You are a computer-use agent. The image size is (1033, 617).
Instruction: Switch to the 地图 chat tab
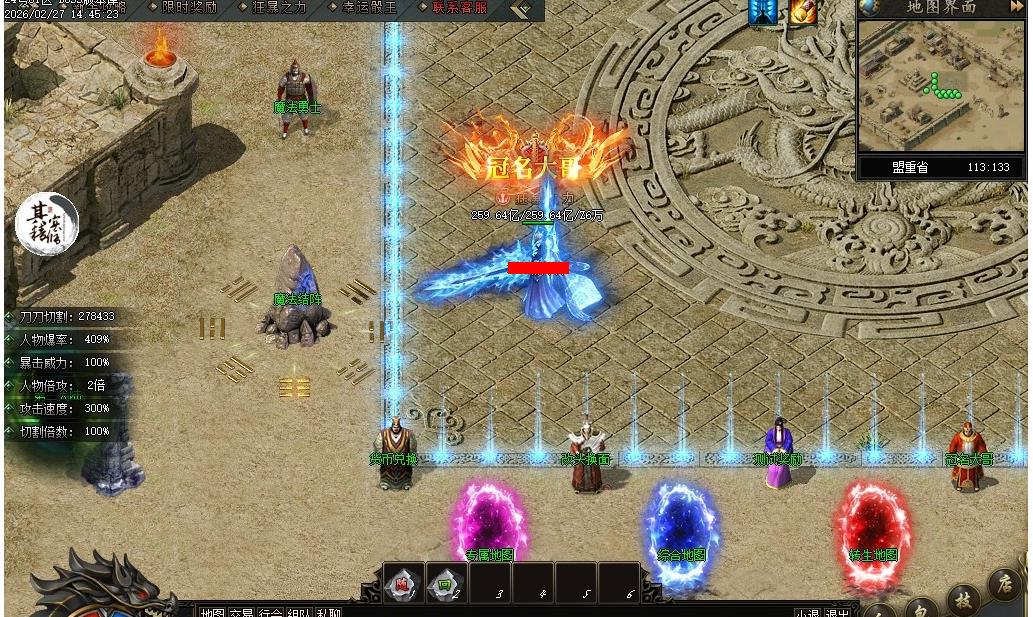[x=212, y=611]
